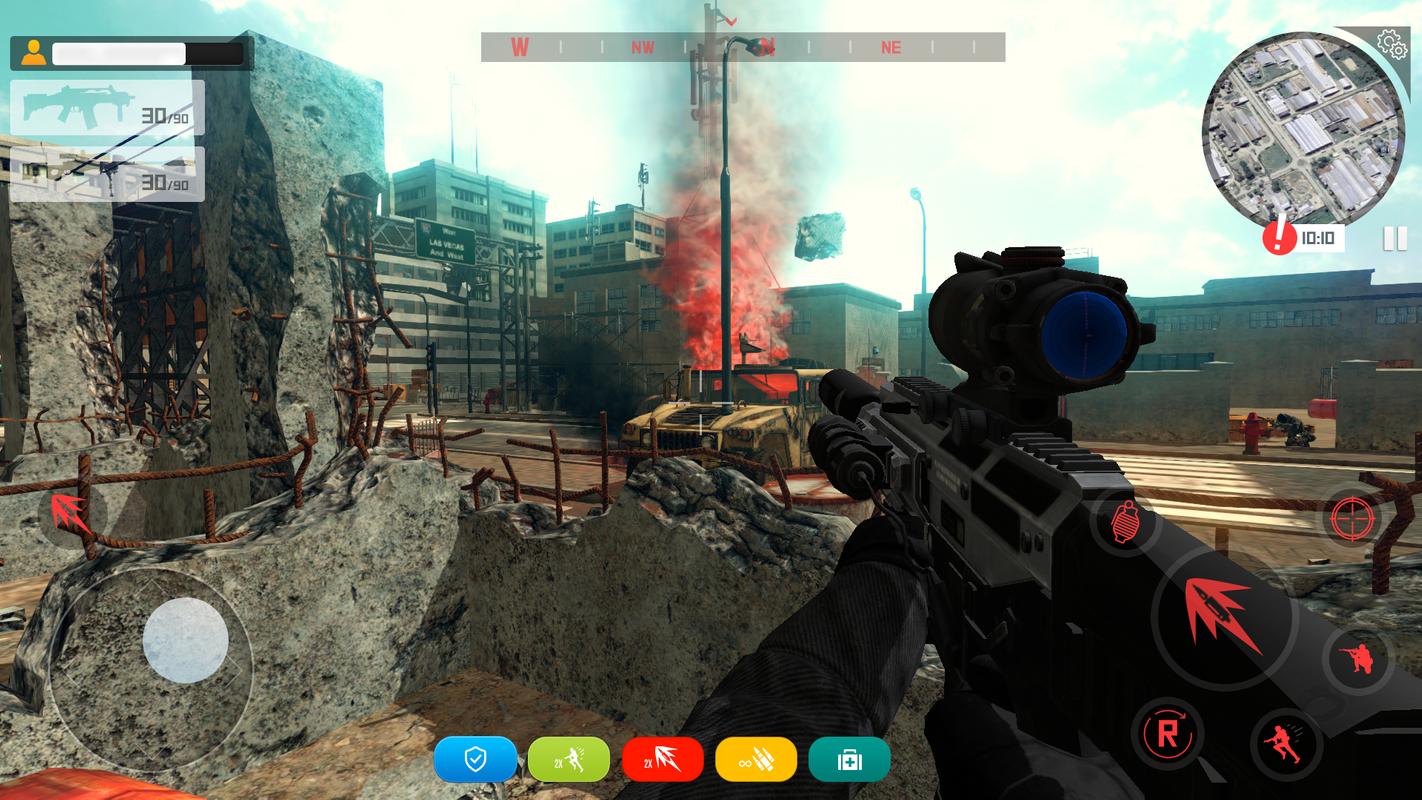Use the teal medkit button
Viewport: 1422px width, 800px height.
[x=849, y=760]
